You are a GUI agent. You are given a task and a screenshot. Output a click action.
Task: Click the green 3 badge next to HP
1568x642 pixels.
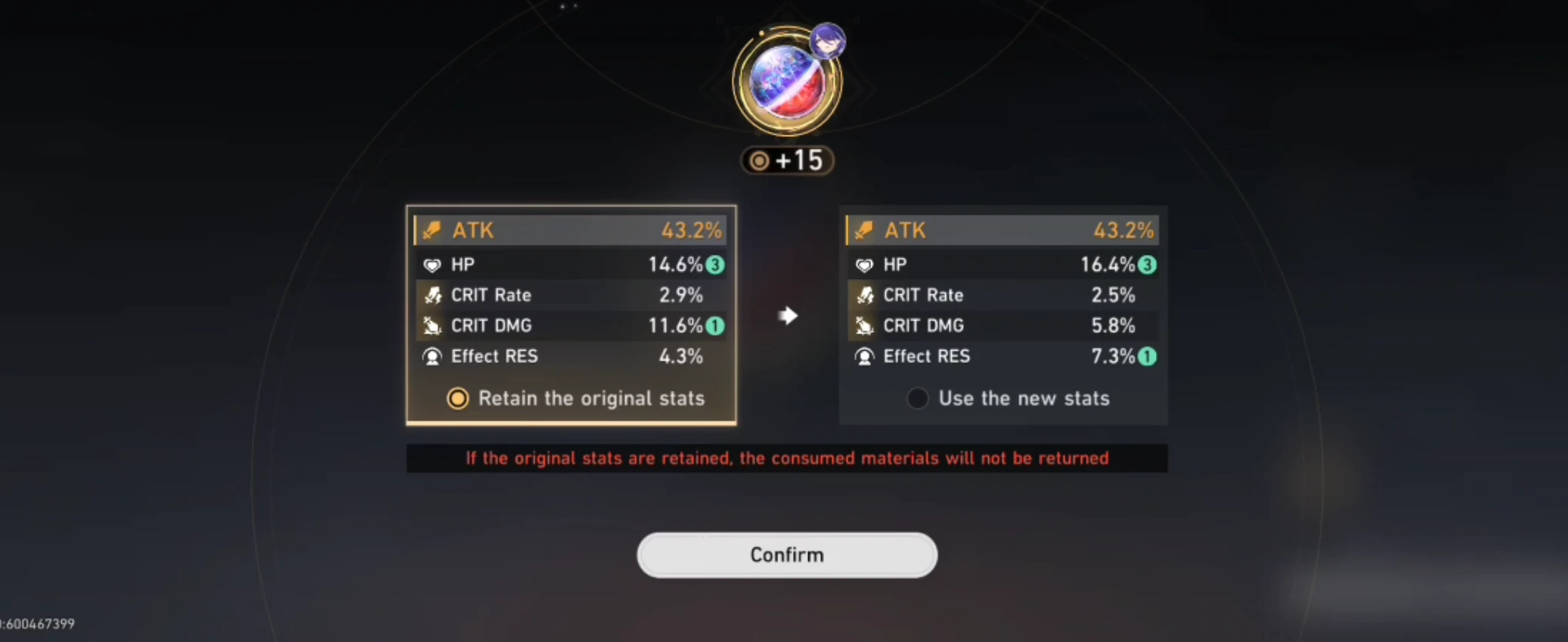pyautogui.click(x=716, y=265)
